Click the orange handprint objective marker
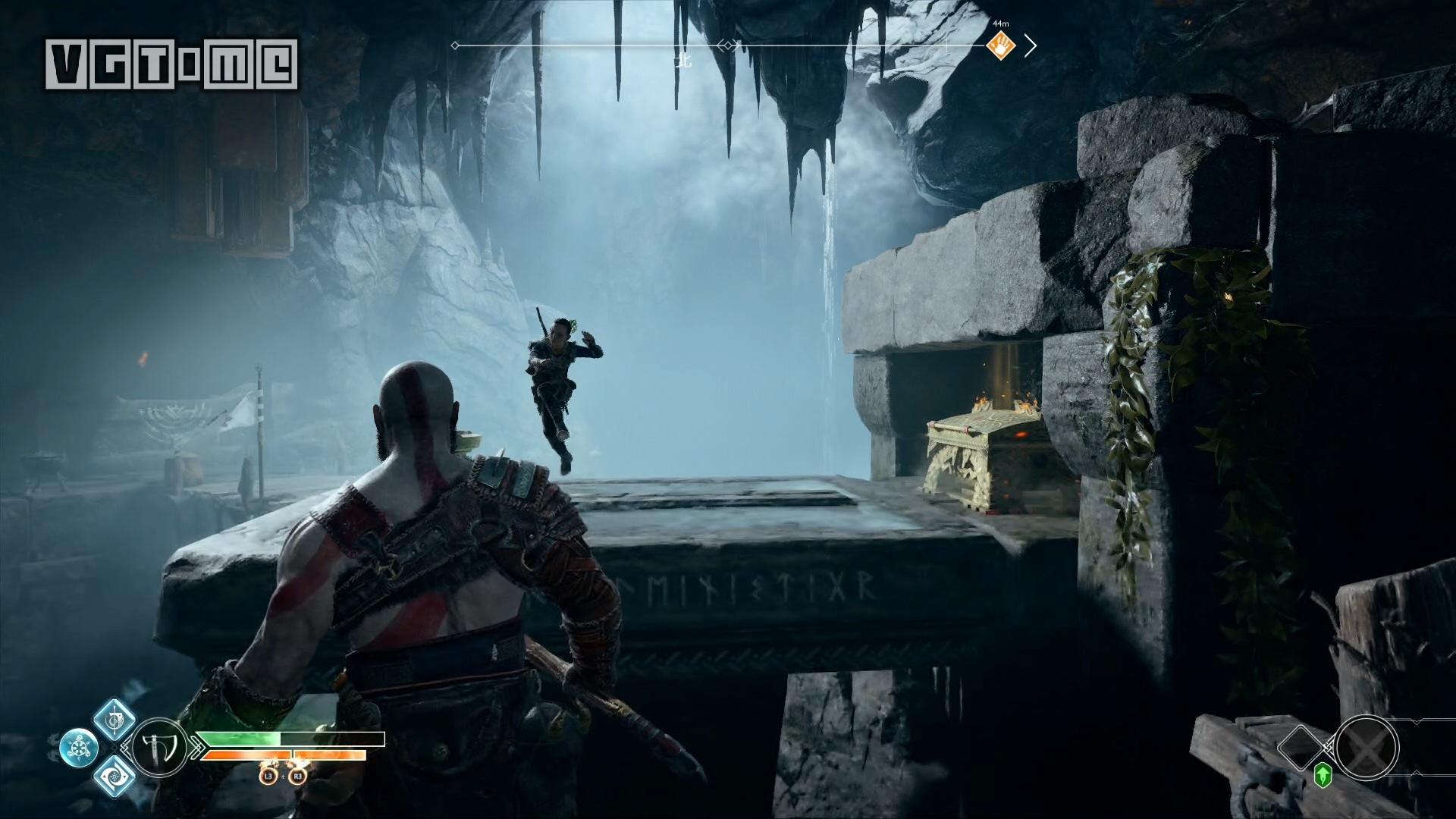 tap(1002, 47)
